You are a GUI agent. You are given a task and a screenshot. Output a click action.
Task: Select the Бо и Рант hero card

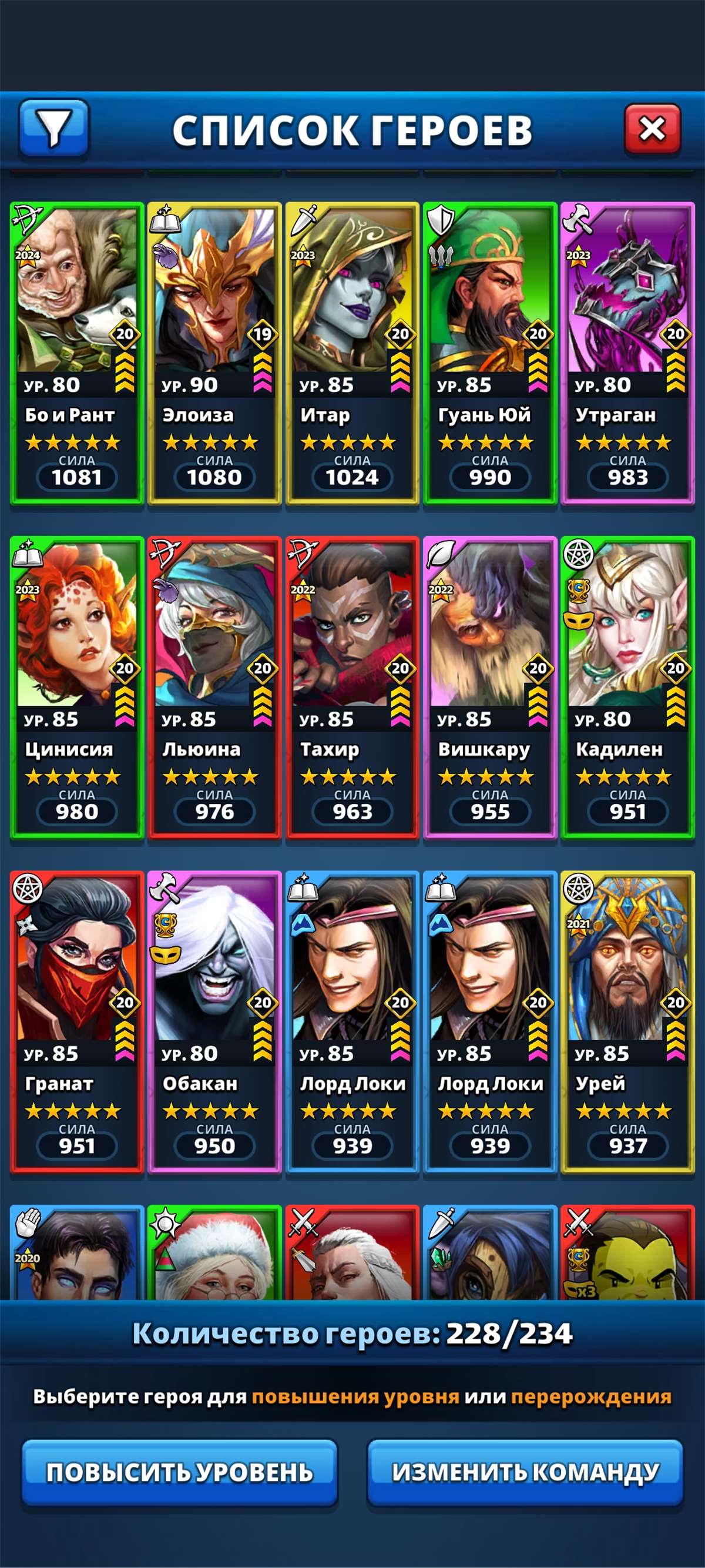click(x=76, y=353)
